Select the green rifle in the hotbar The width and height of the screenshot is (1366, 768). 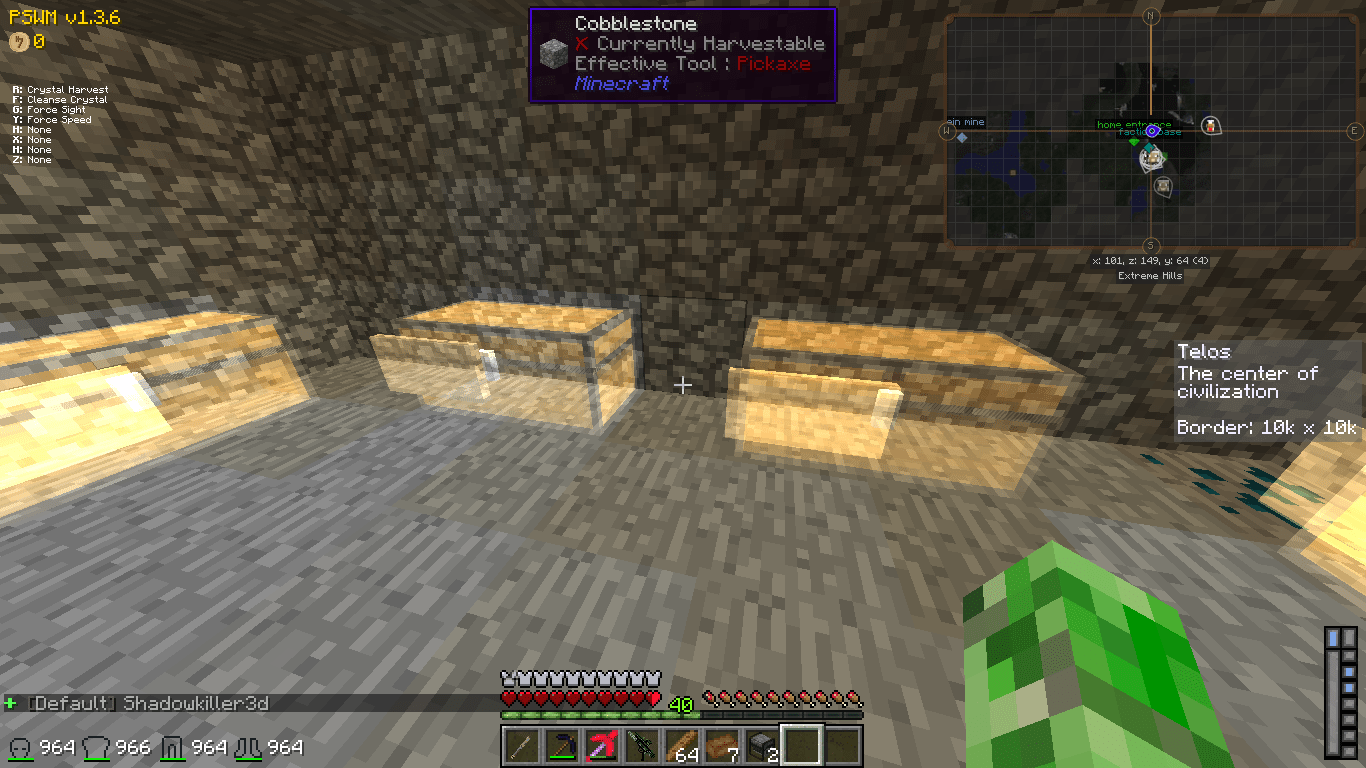tap(640, 748)
